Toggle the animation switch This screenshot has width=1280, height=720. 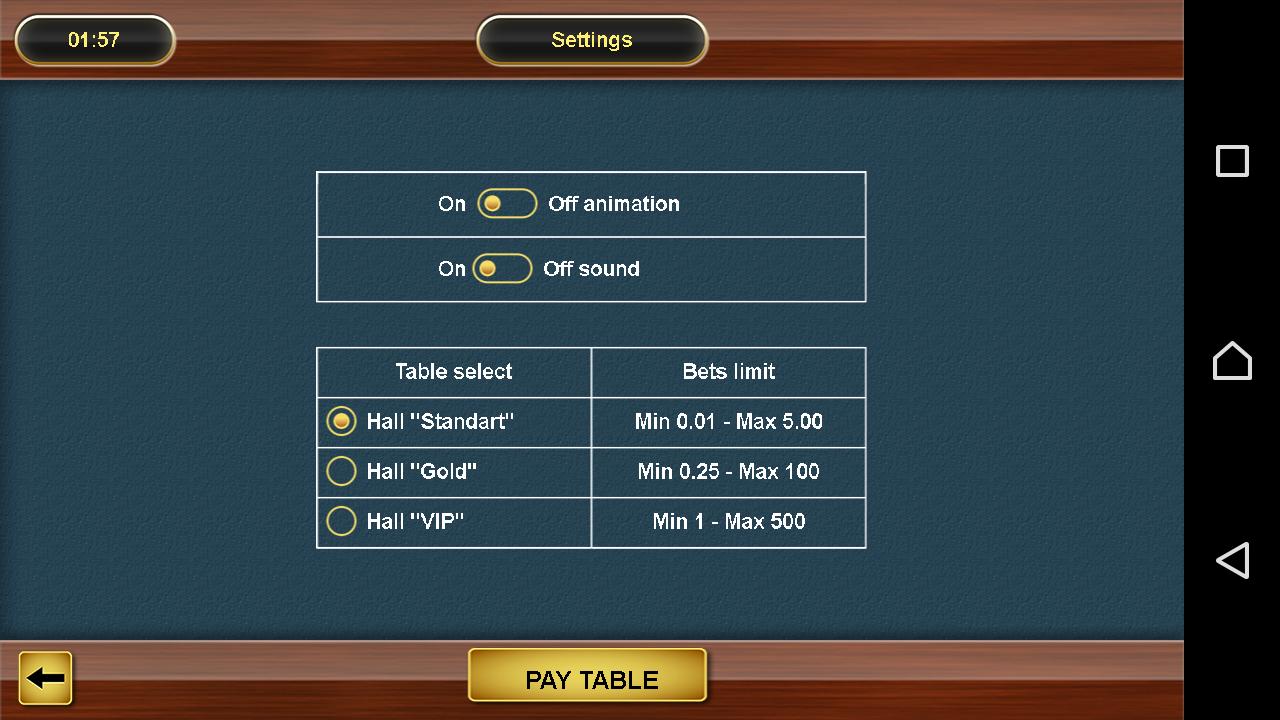point(507,203)
